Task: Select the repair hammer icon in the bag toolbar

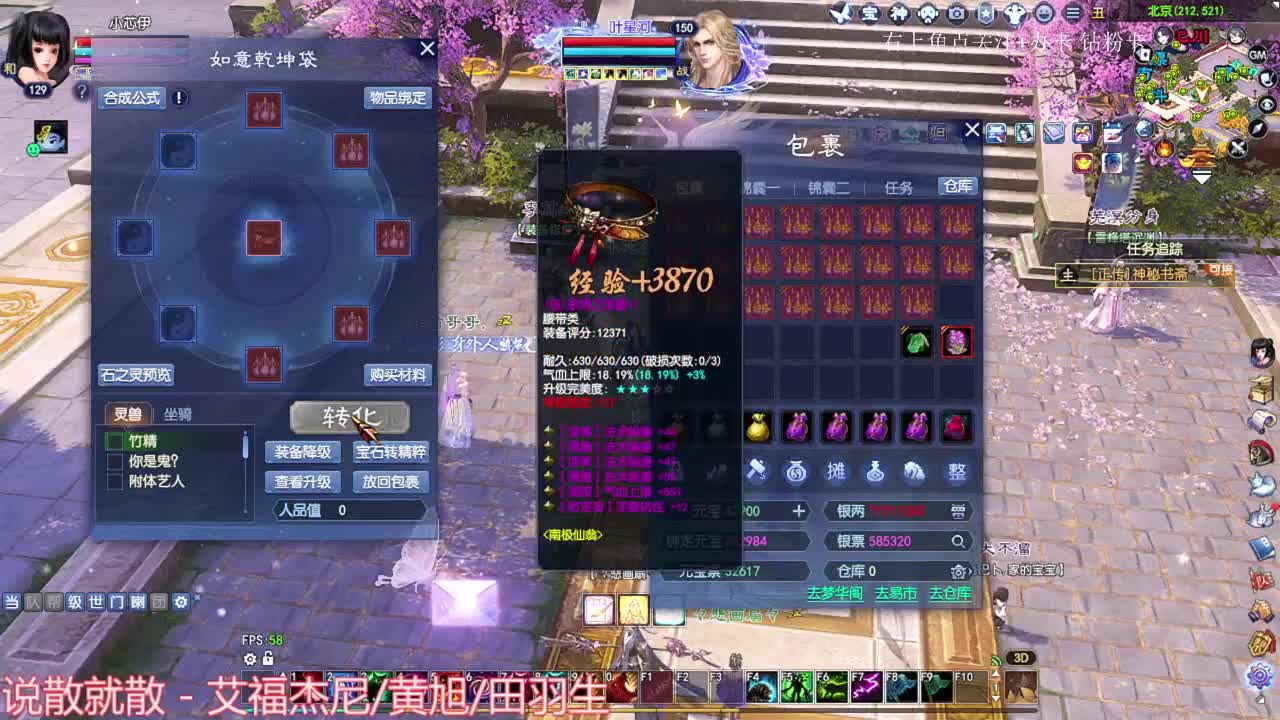Action: point(757,472)
